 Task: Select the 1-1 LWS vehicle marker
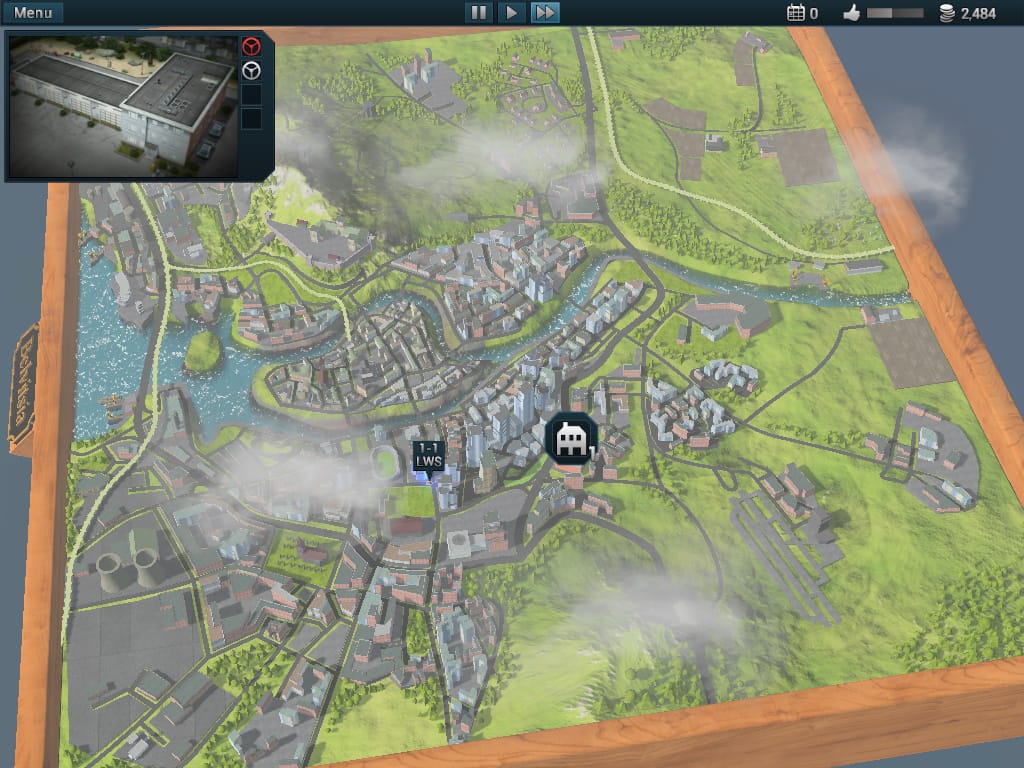point(429,454)
